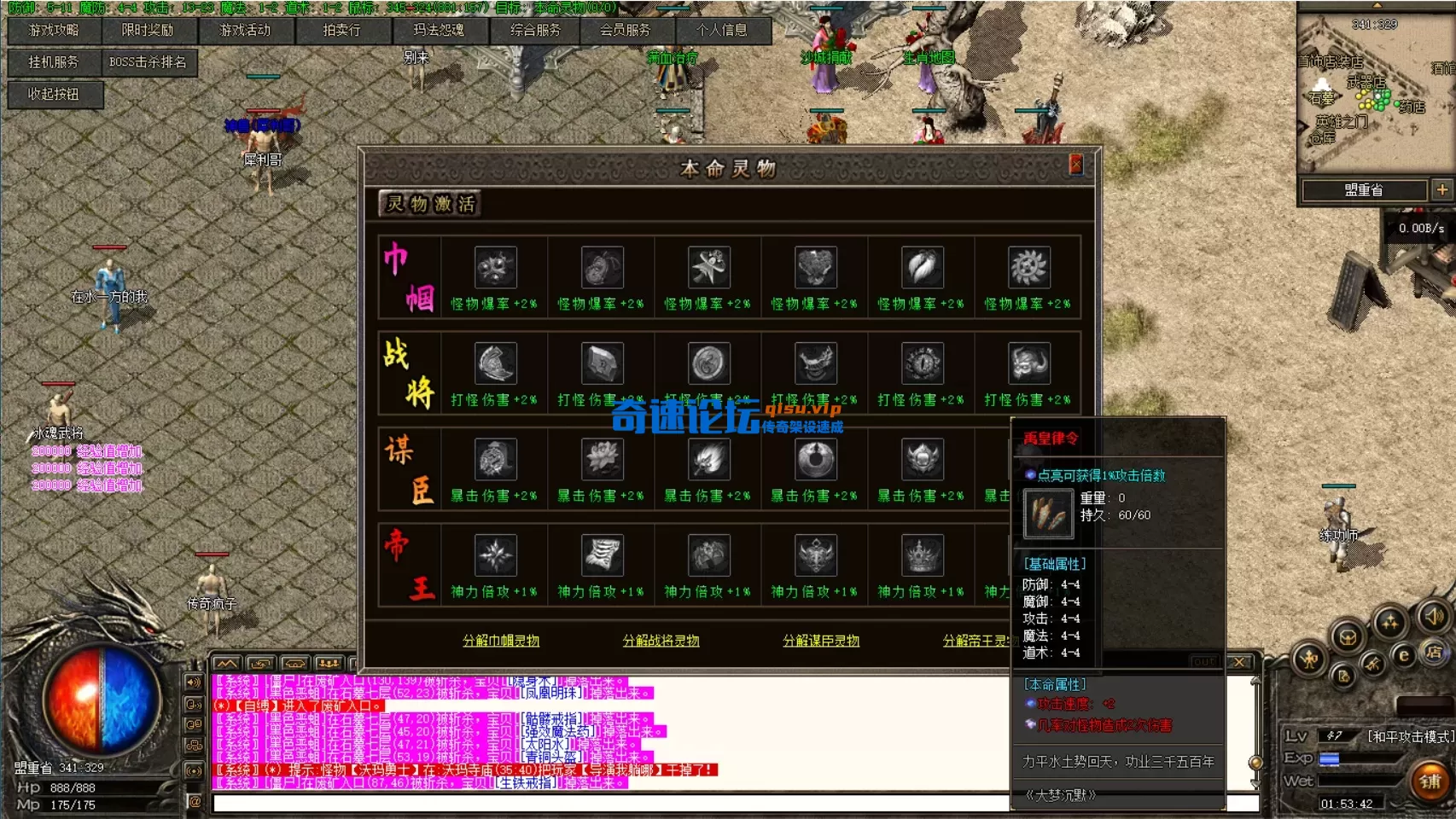The image size is (1456, 819).
Task: Click the reply arrow icon on the chat toolbar
Action: pyautogui.click(x=260, y=664)
